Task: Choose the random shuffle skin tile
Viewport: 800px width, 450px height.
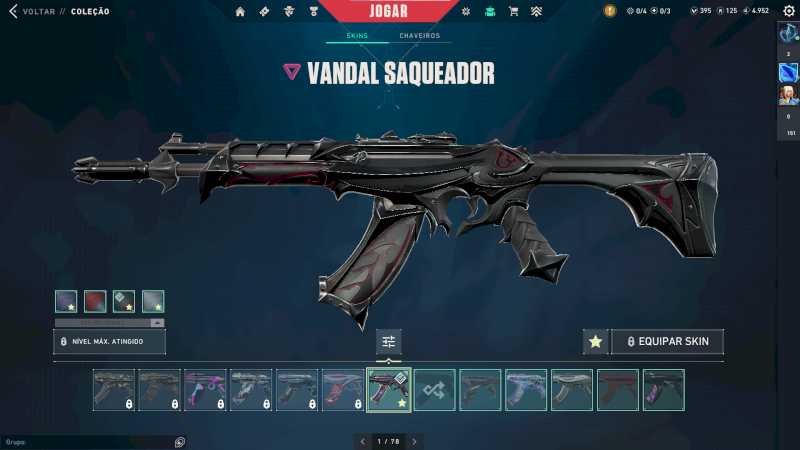Action: [x=435, y=390]
